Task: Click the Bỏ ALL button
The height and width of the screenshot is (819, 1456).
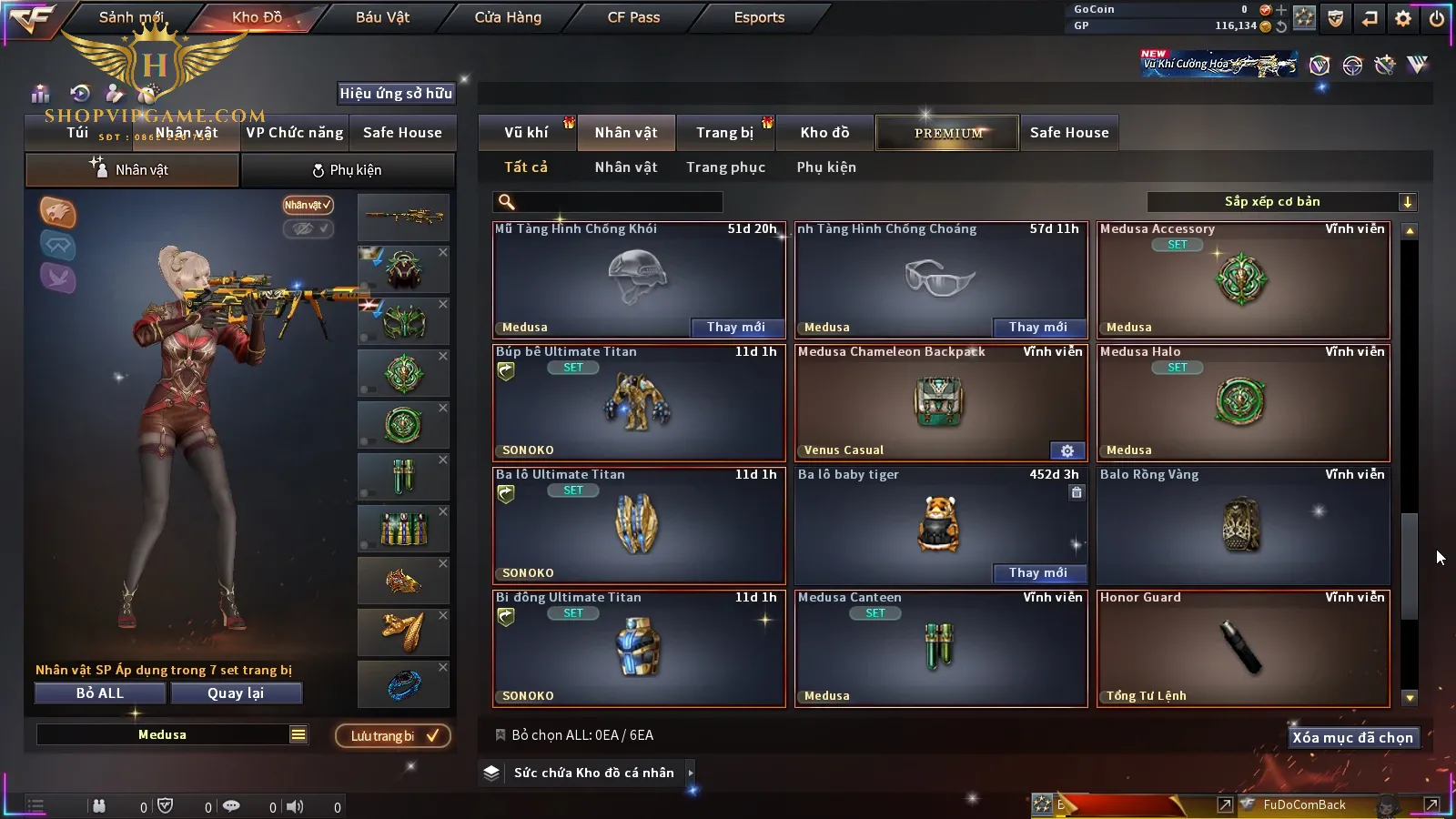Action: 100,693
